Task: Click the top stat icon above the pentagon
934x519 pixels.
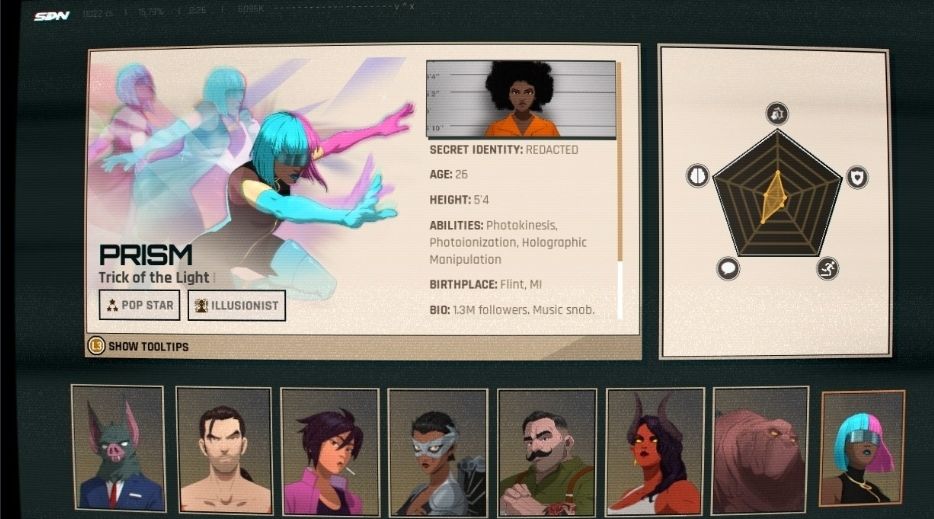Action: click(x=777, y=113)
